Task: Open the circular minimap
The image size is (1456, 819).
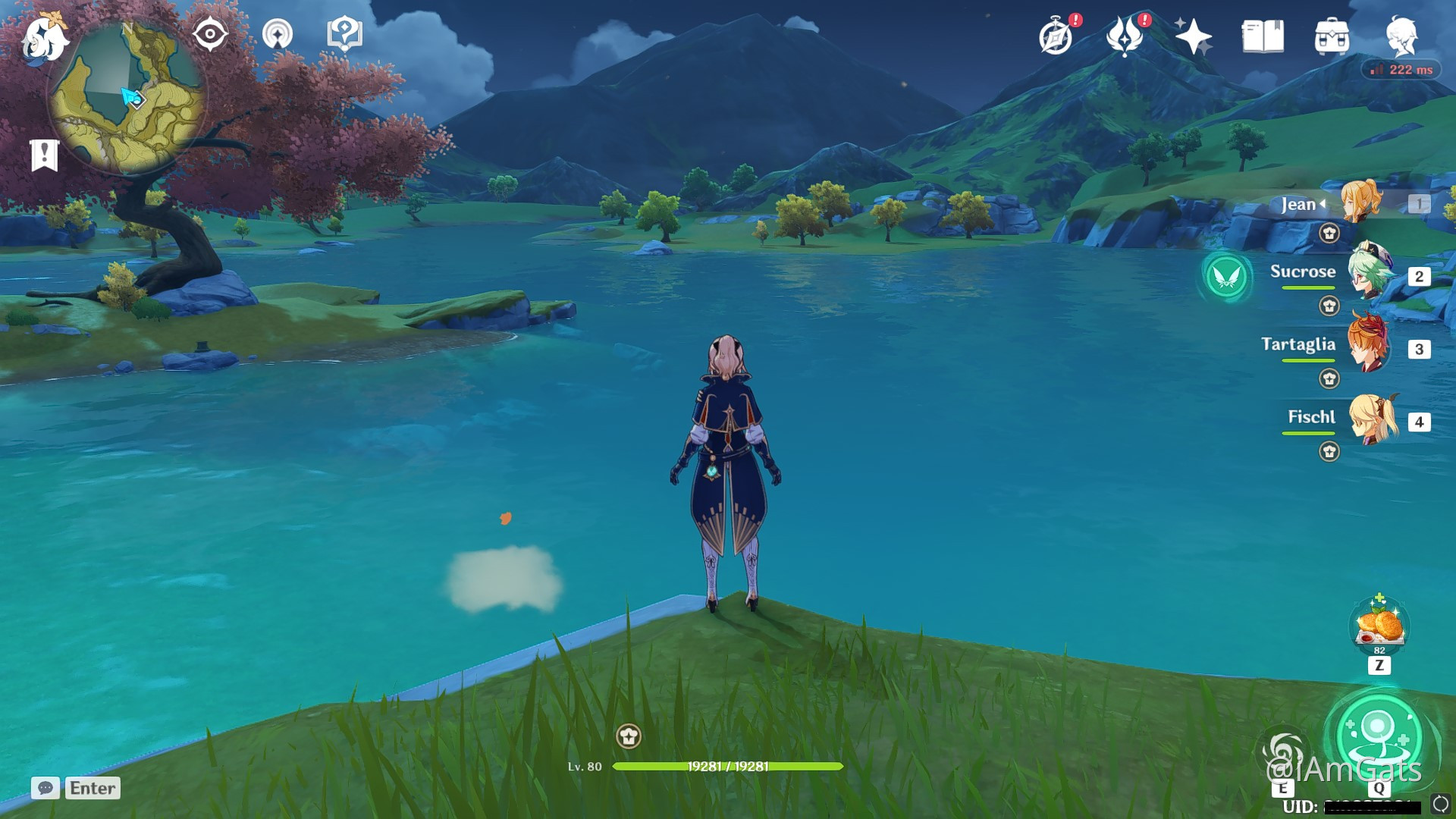Action: [127, 97]
